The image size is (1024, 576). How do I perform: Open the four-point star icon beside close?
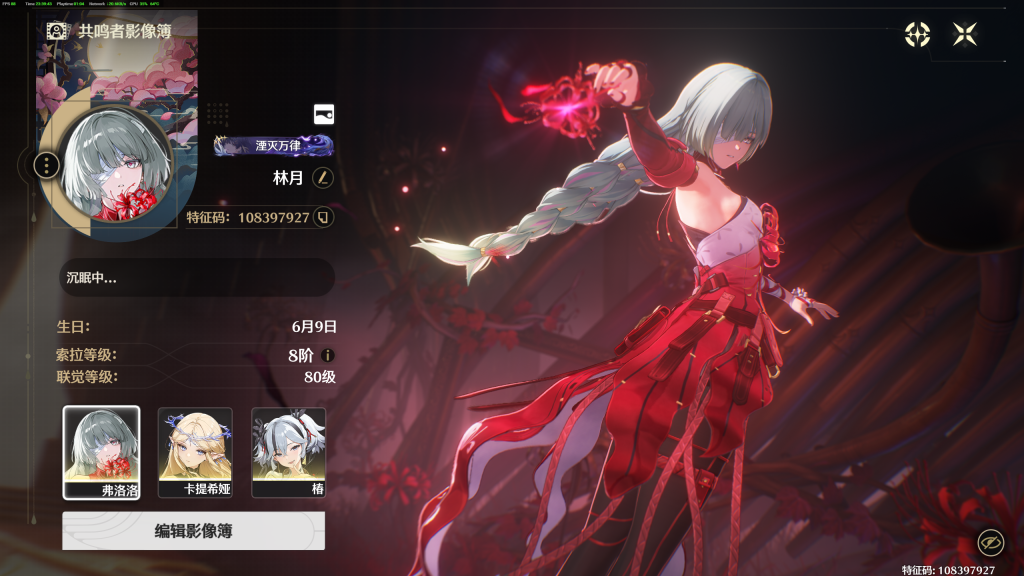pos(917,35)
